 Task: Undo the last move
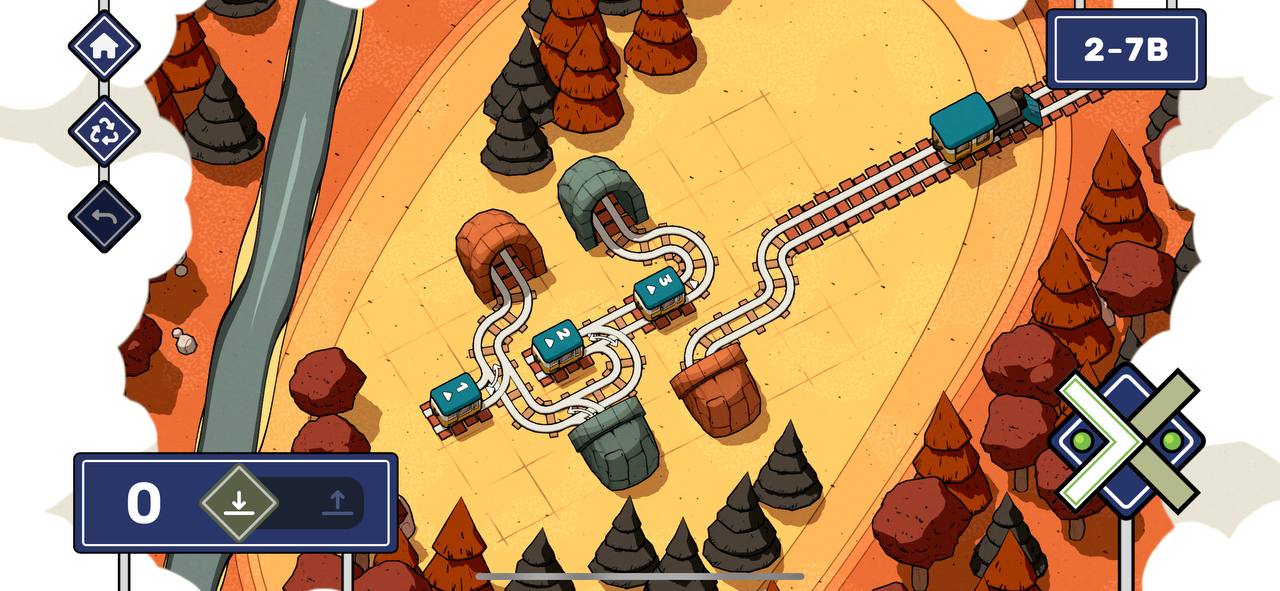[104, 217]
